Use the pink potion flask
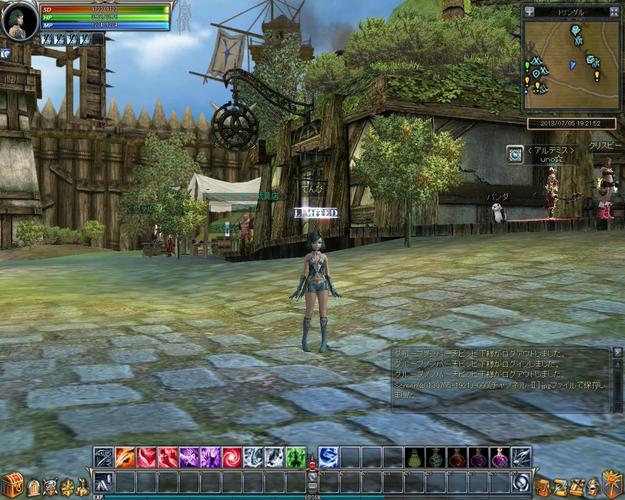This screenshot has height=500, width=625. [499, 458]
